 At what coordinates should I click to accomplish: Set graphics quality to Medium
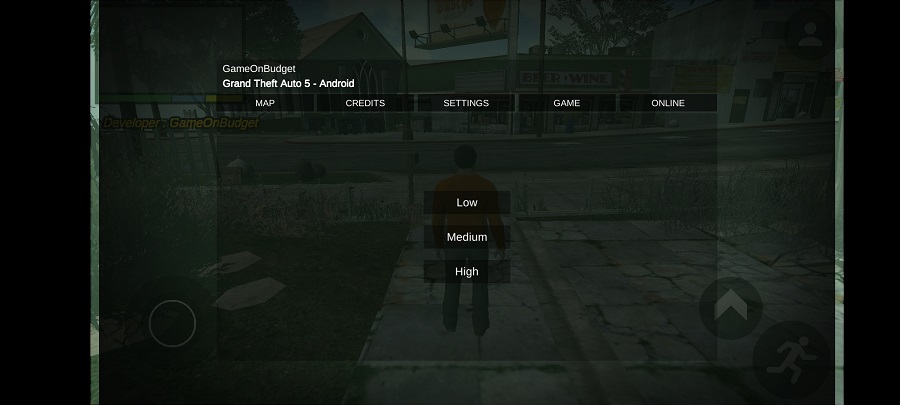[x=467, y=237]
